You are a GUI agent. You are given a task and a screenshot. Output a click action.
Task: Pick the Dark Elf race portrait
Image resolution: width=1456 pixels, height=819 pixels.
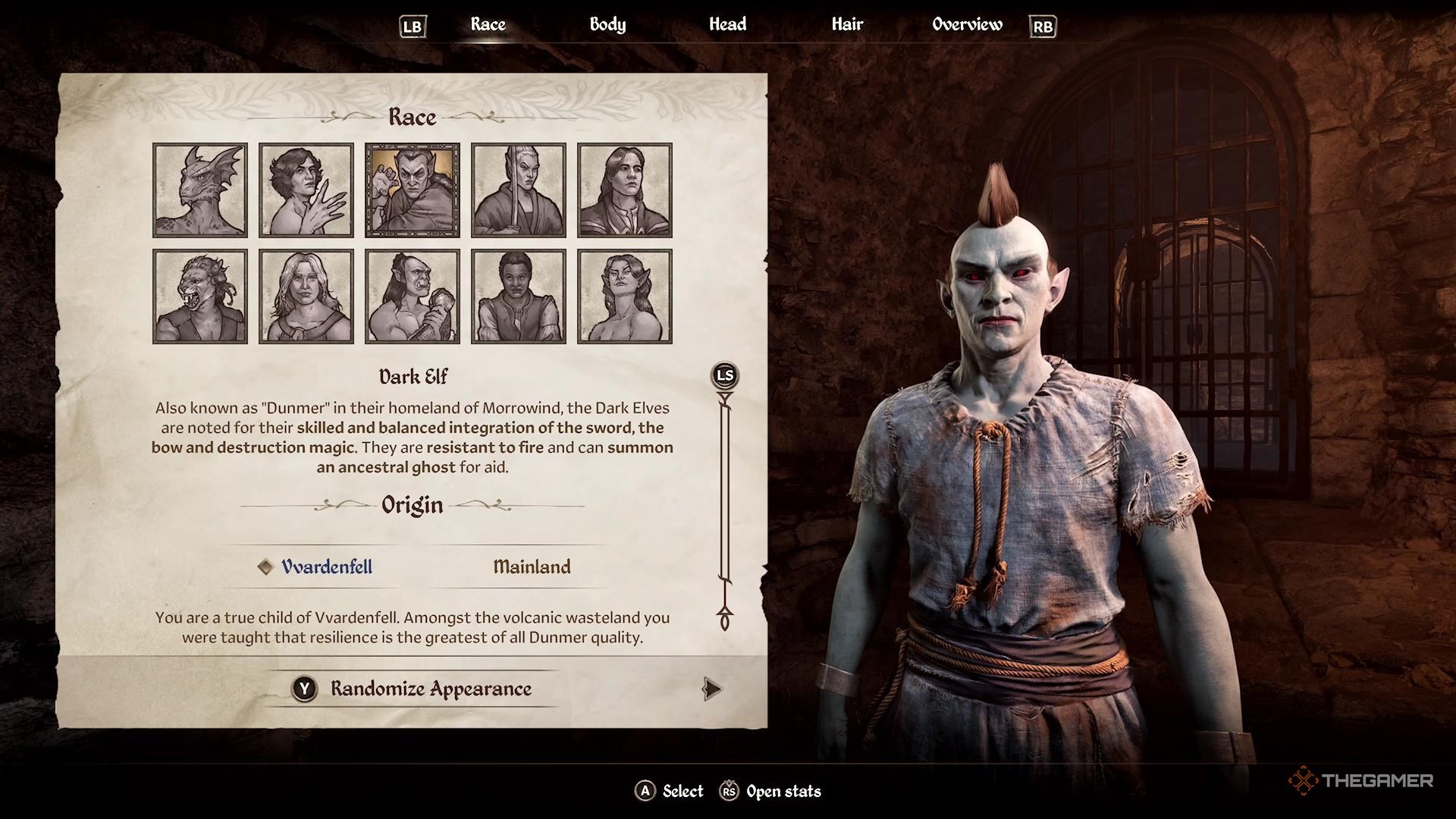(x=413, y=190)
